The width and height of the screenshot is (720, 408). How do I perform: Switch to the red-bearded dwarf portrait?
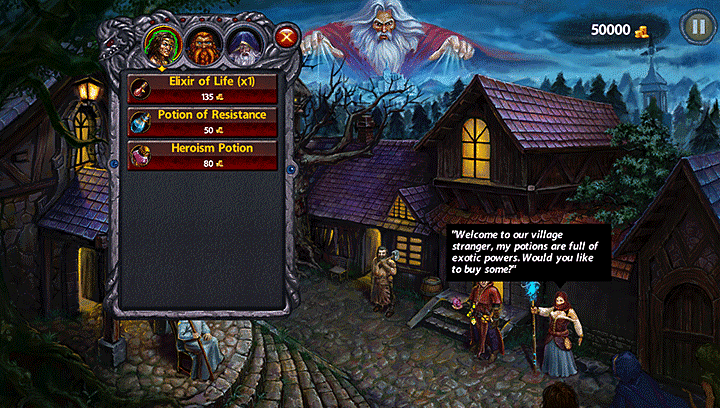[203, 43]
